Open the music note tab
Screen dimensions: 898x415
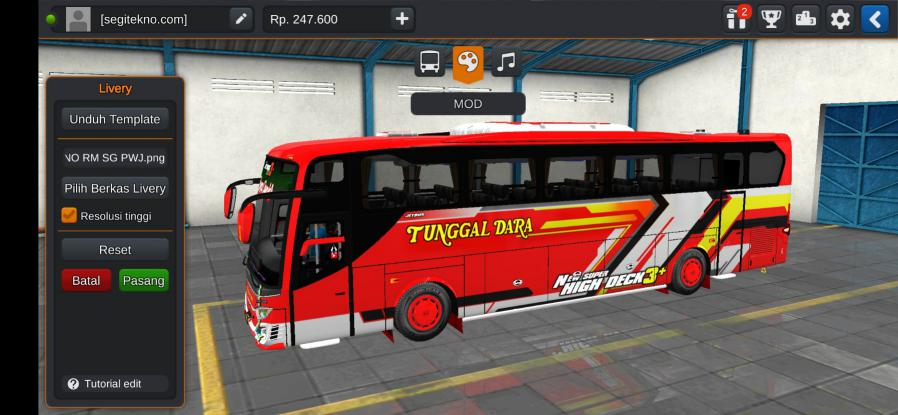[506, 62]
